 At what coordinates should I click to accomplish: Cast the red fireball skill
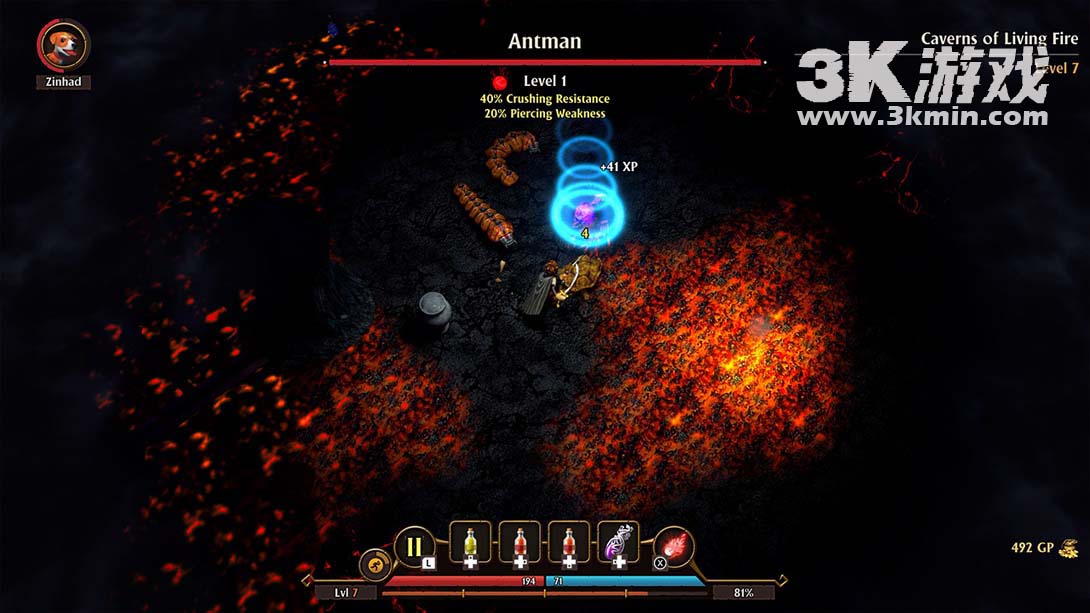click(675, 546)
